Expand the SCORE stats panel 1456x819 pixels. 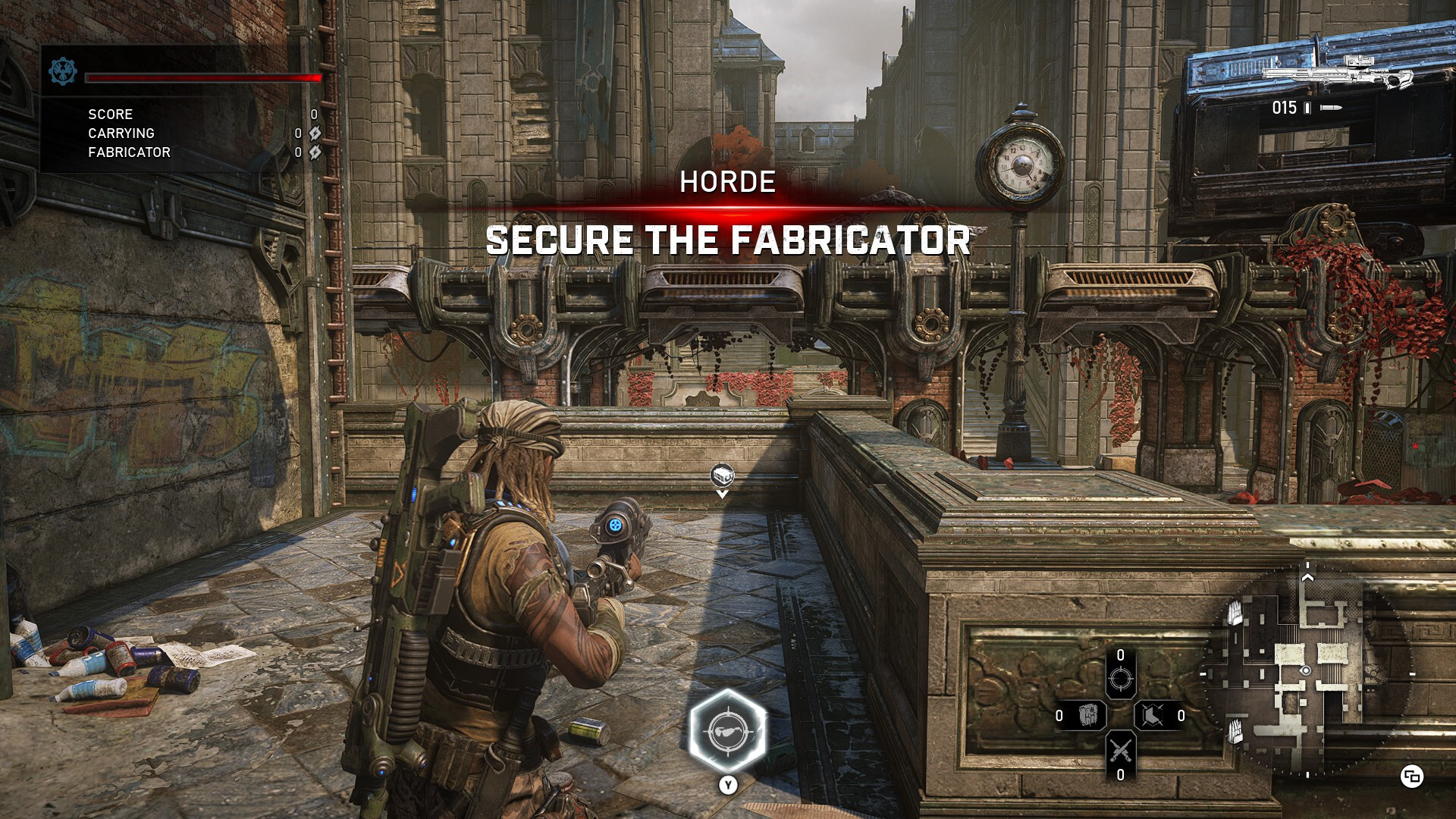click(x=111, y=115)
